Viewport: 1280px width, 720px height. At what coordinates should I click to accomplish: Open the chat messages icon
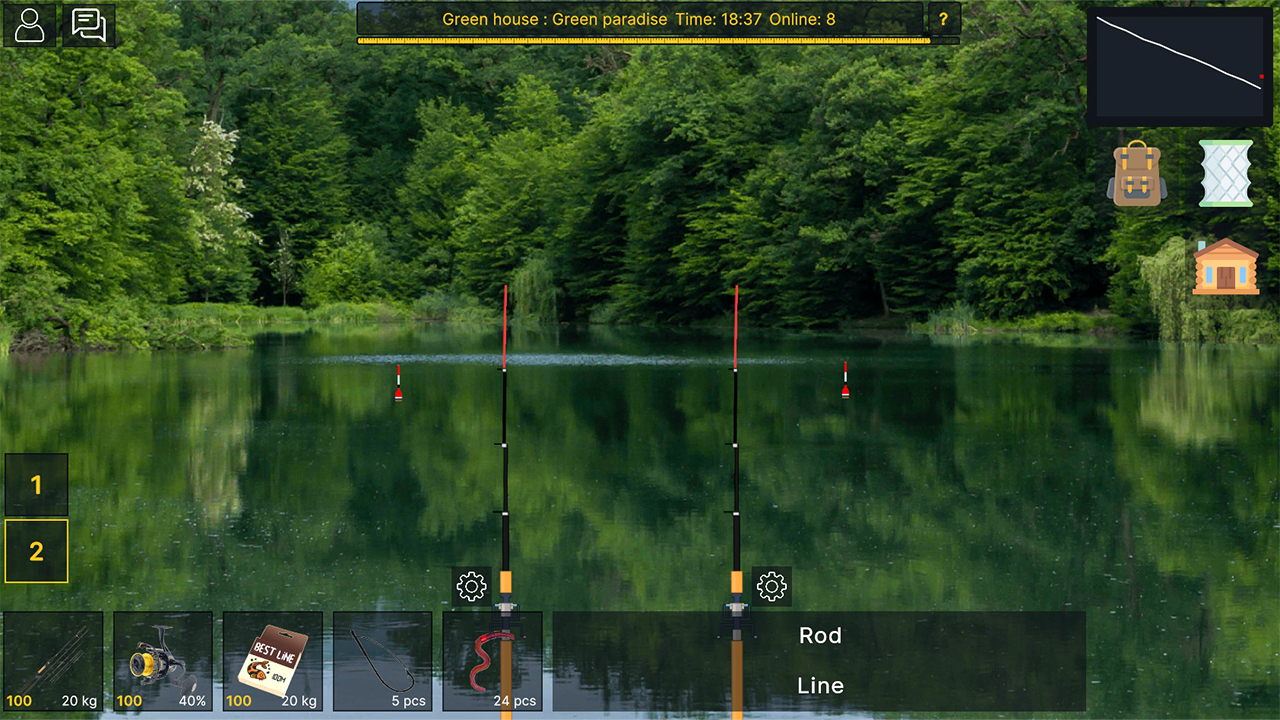[x=88, y=25]
